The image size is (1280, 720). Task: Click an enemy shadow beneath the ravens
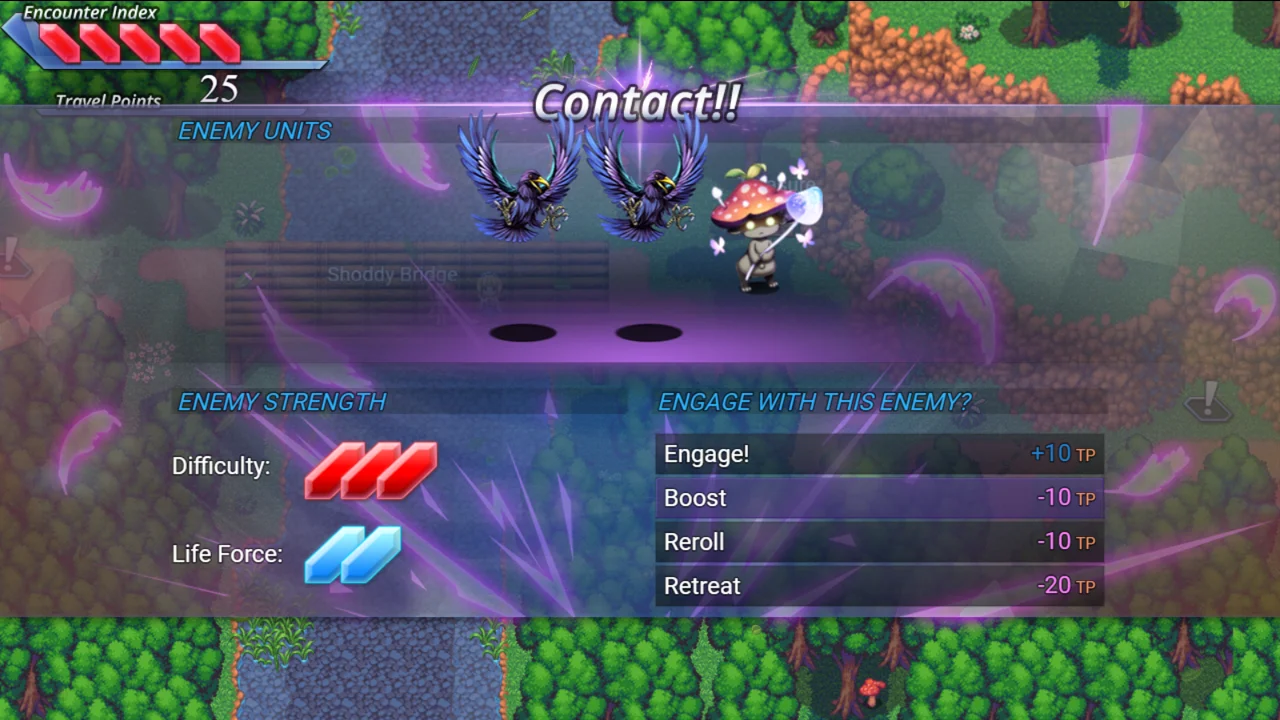pyautogui.click(x=525, y=333)
